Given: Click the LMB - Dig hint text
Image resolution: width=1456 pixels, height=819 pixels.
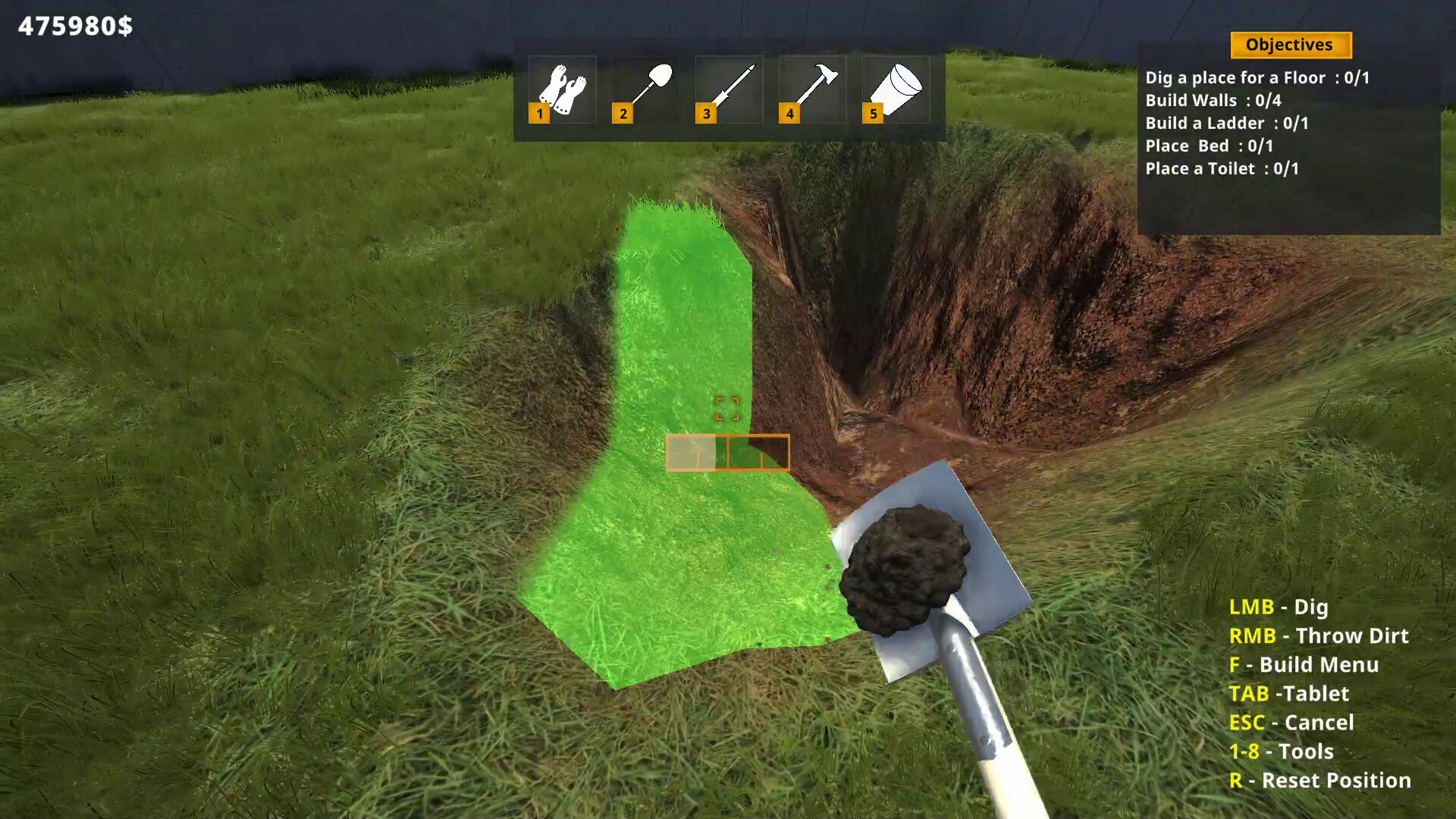Looking at the screenshot, I should click(x=1278, y=607).
